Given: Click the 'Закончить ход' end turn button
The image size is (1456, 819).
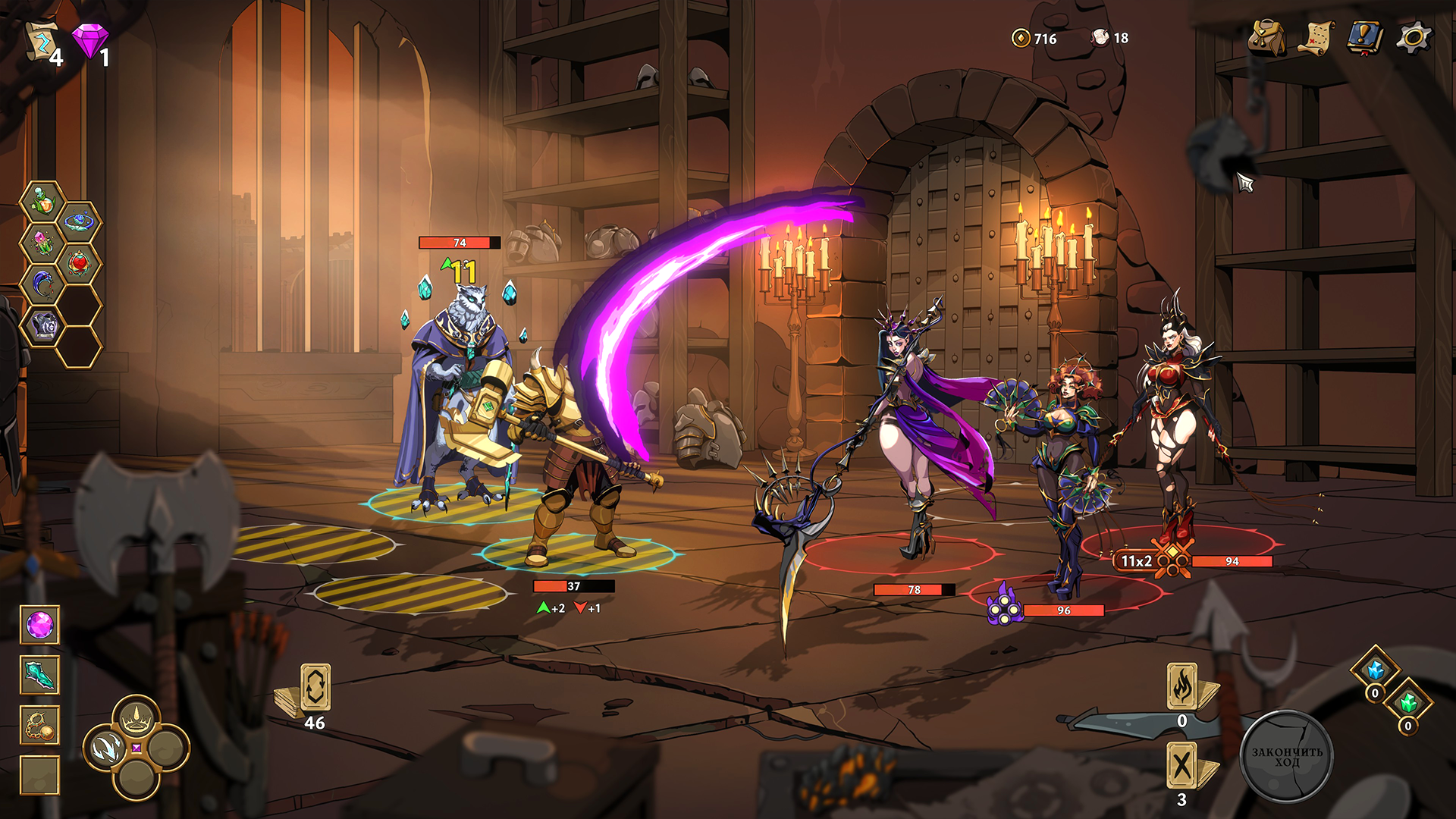Looking at the screenshot, I should [1286, 756].
